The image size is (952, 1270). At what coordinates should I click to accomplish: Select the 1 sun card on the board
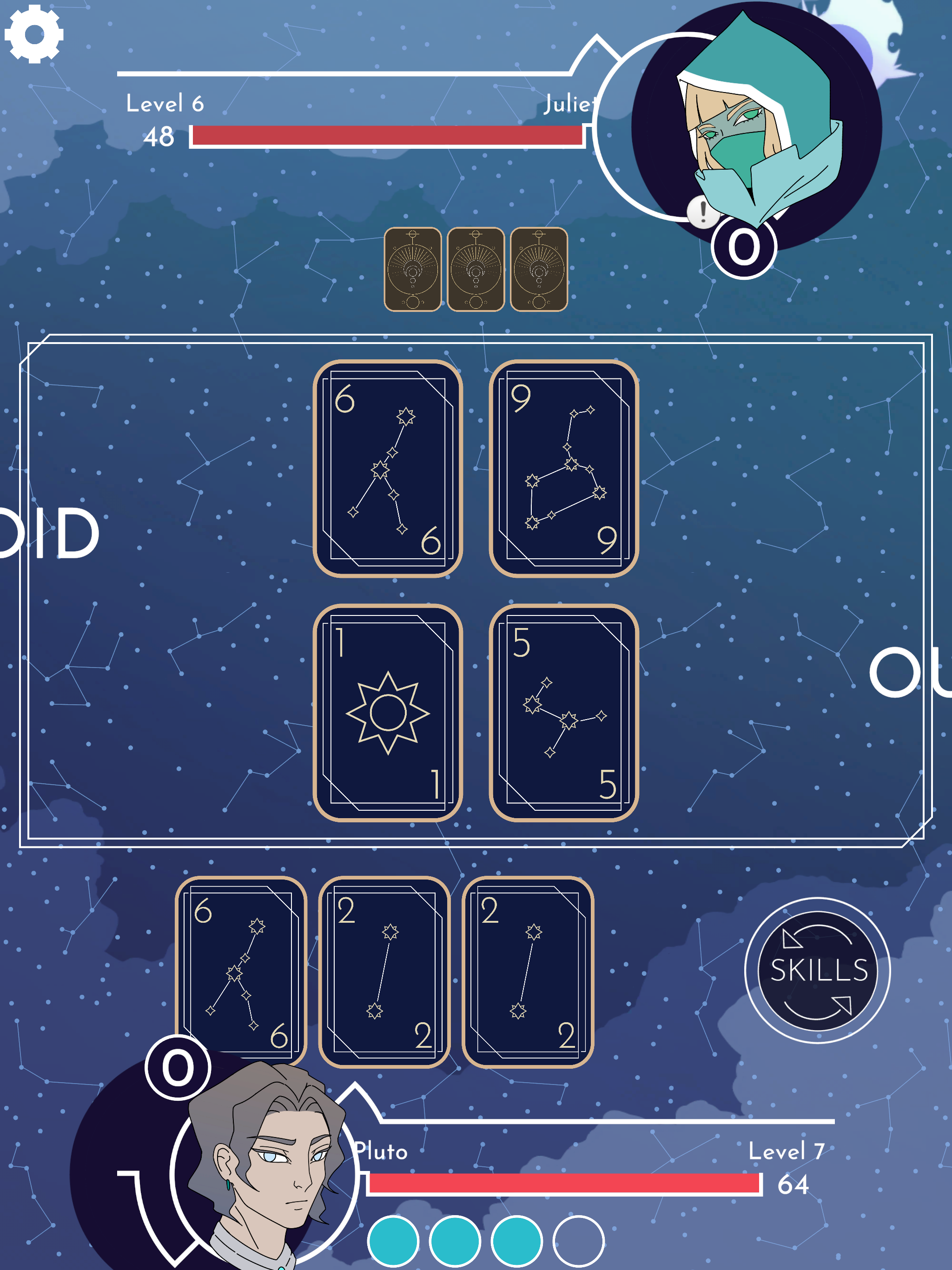point(388,713)
